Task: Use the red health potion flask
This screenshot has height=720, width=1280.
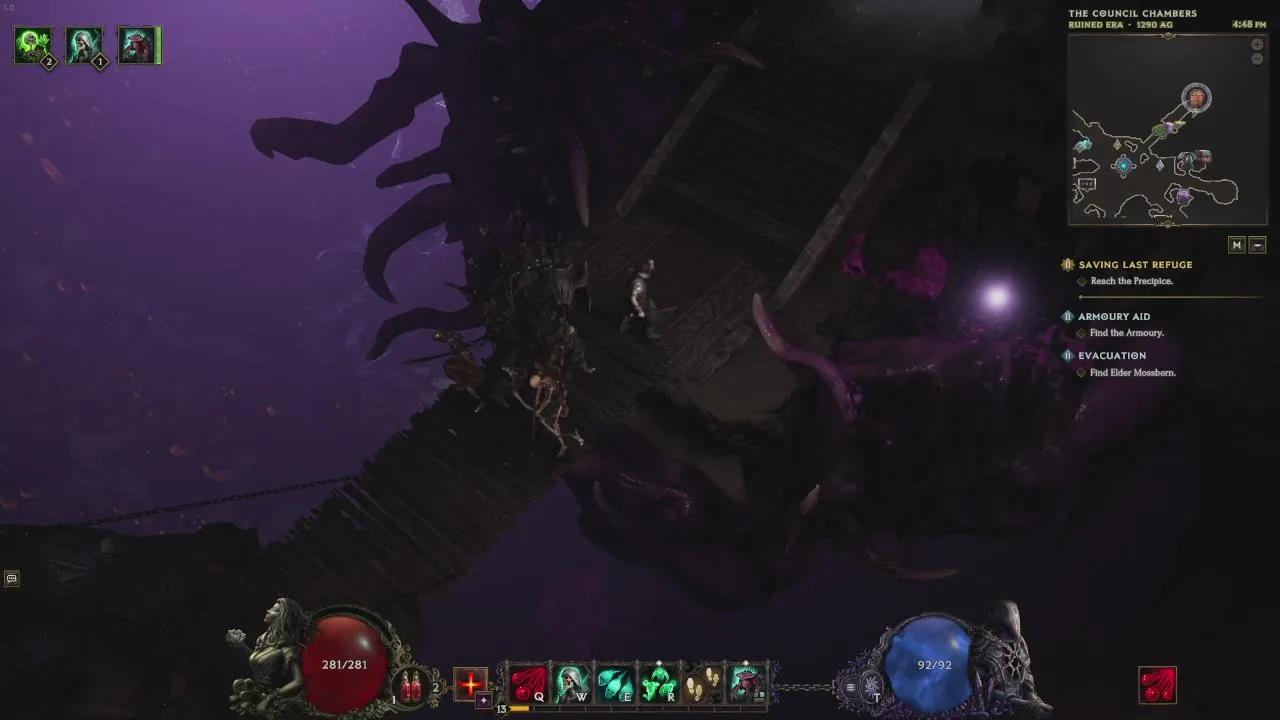Action: click(x=411, y=686)
